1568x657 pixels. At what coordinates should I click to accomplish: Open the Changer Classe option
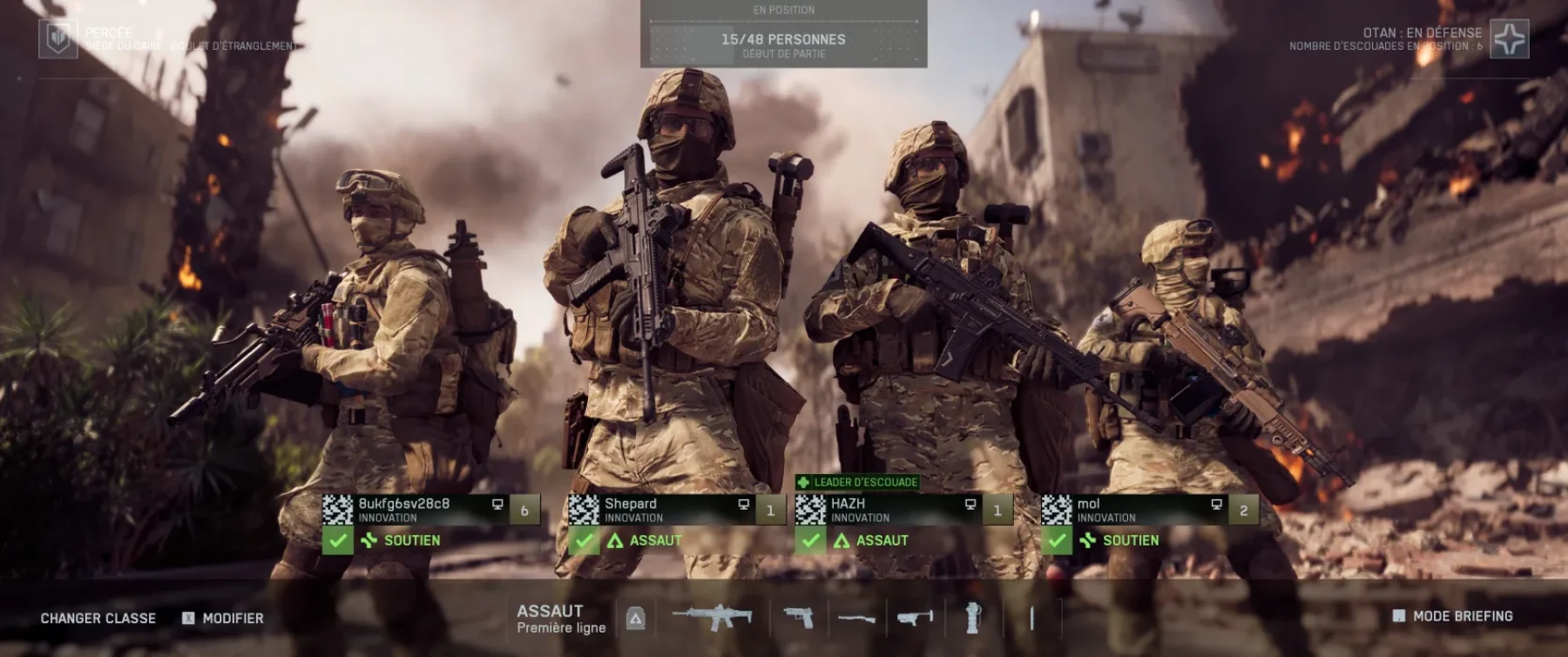(x=98, y=618)
